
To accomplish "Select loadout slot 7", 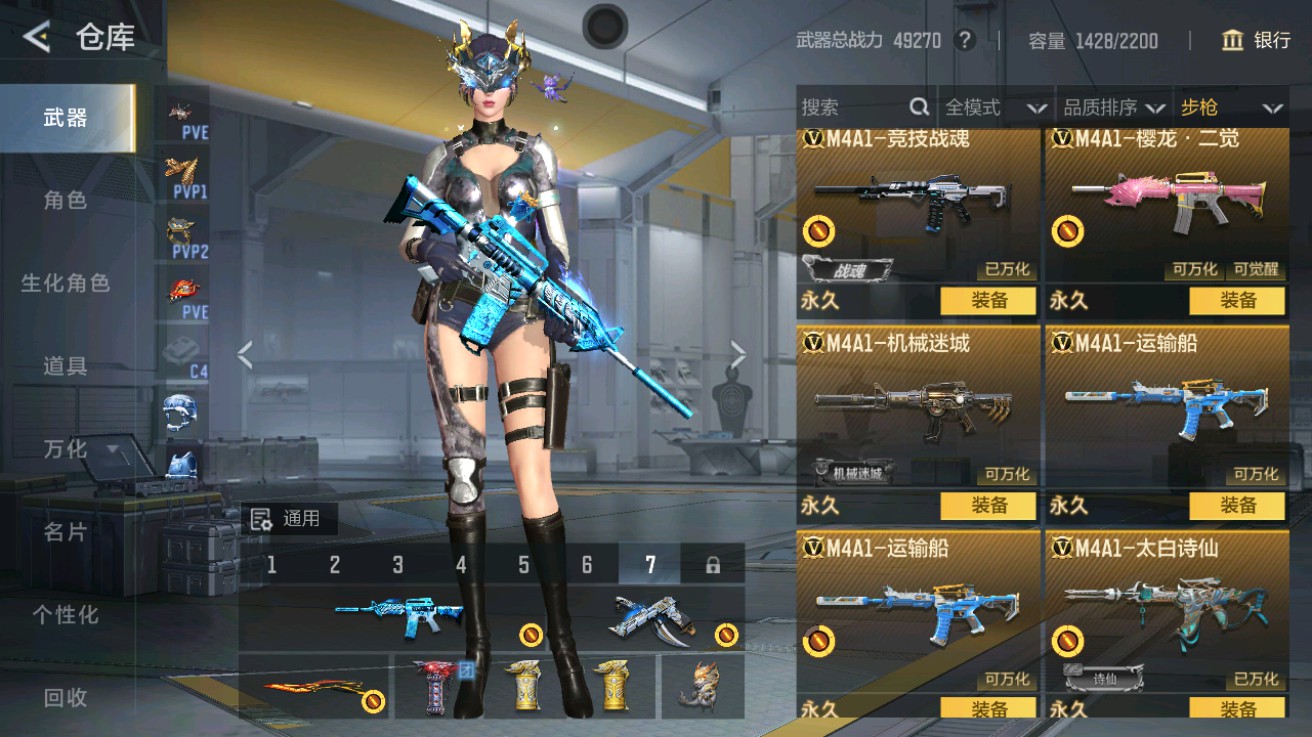I will pyautogui.click(x=651, y=565).
